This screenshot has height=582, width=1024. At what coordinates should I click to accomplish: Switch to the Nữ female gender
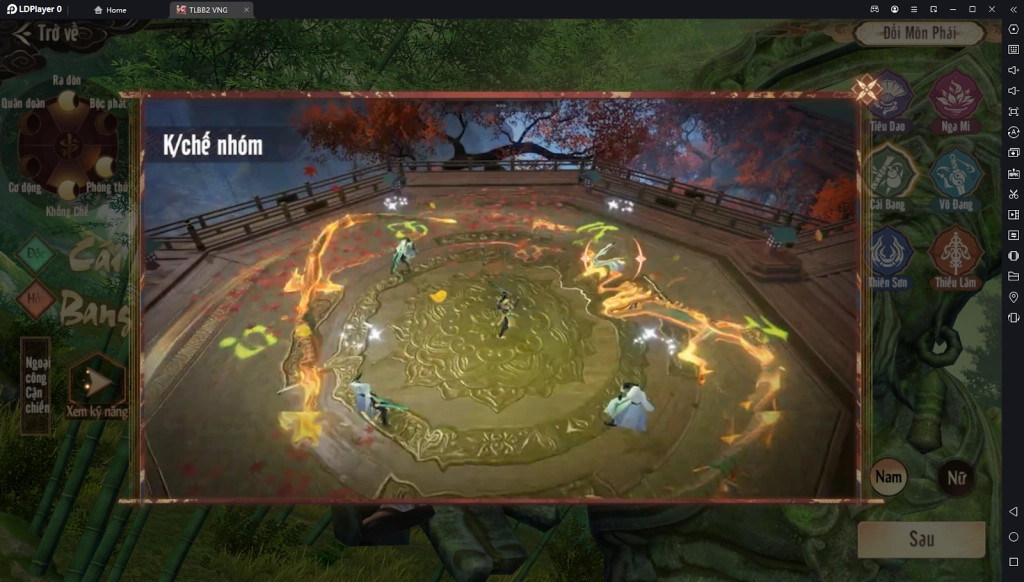(x=956, y=478)
